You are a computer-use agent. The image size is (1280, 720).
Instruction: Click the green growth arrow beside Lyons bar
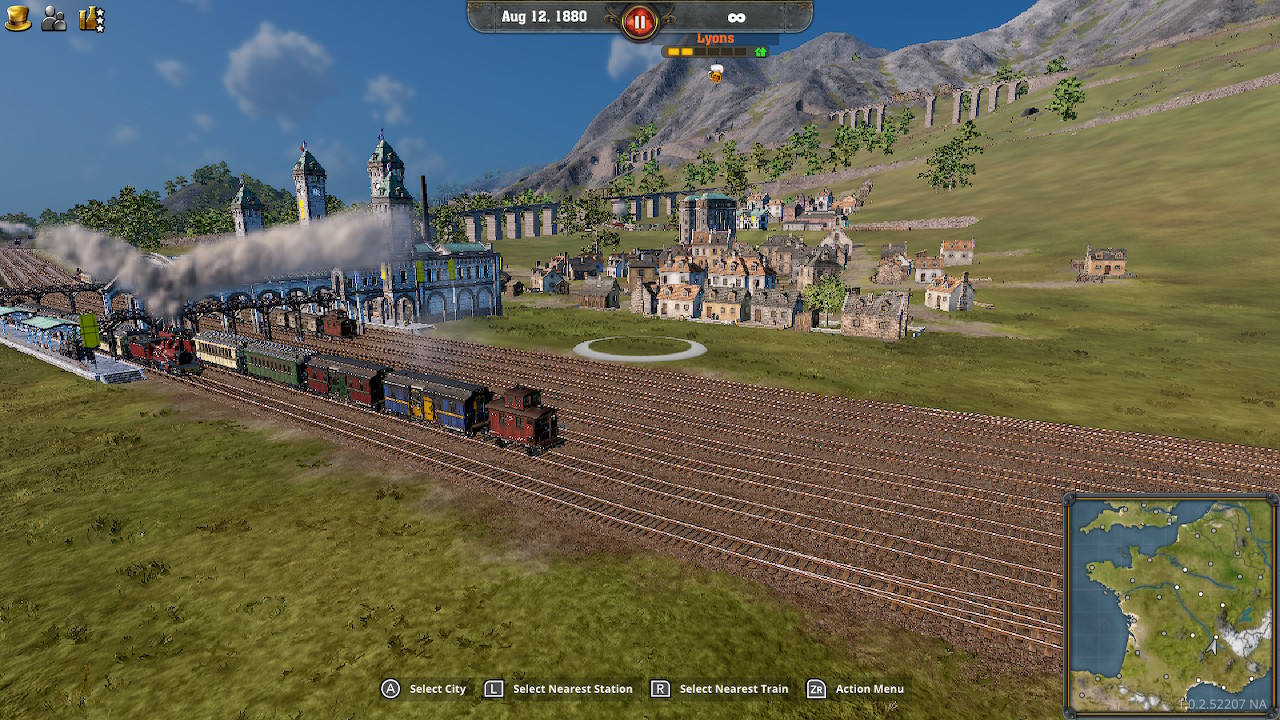tap(759, 51)
